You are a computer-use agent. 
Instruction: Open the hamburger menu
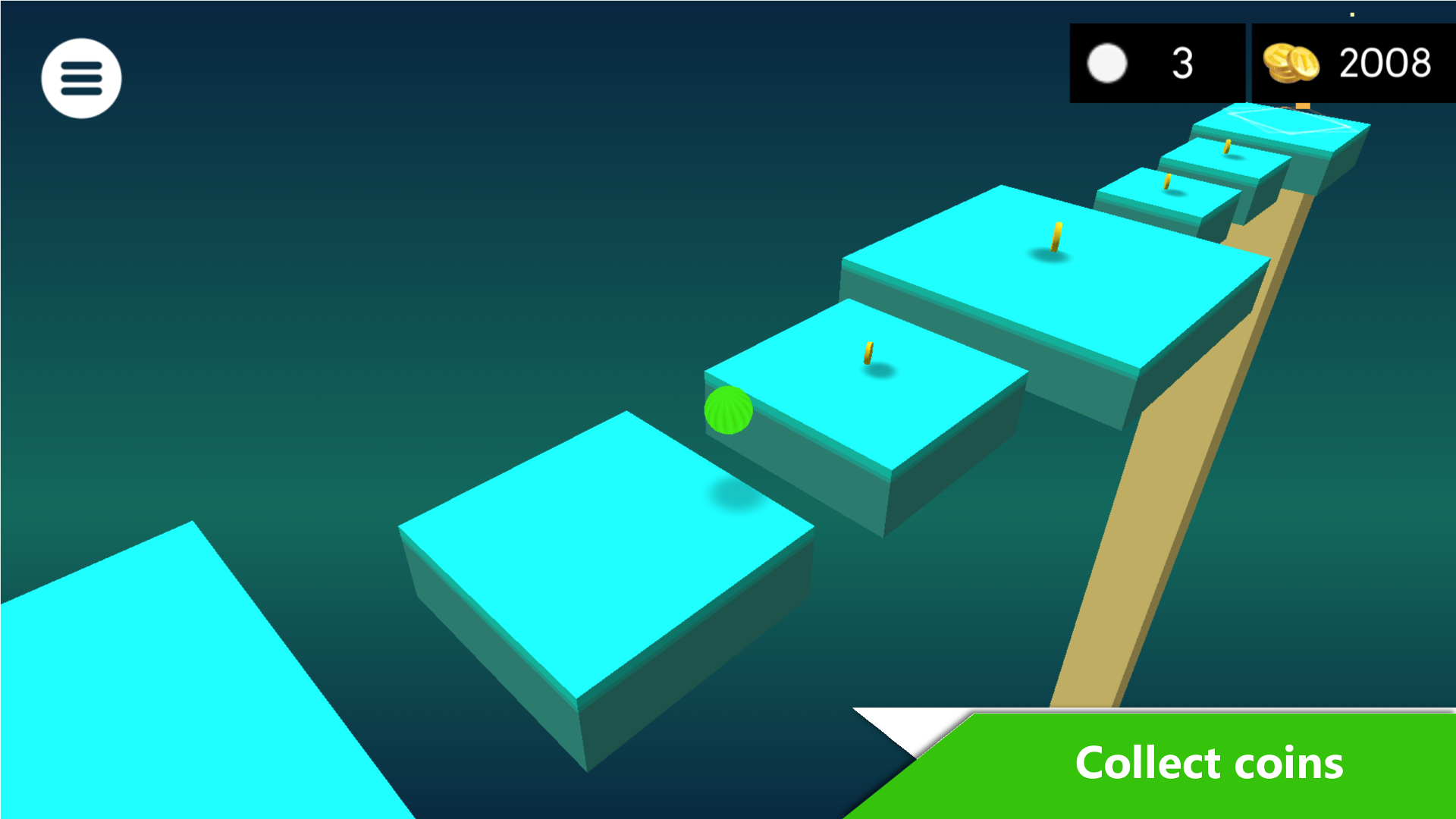point(80,78)
